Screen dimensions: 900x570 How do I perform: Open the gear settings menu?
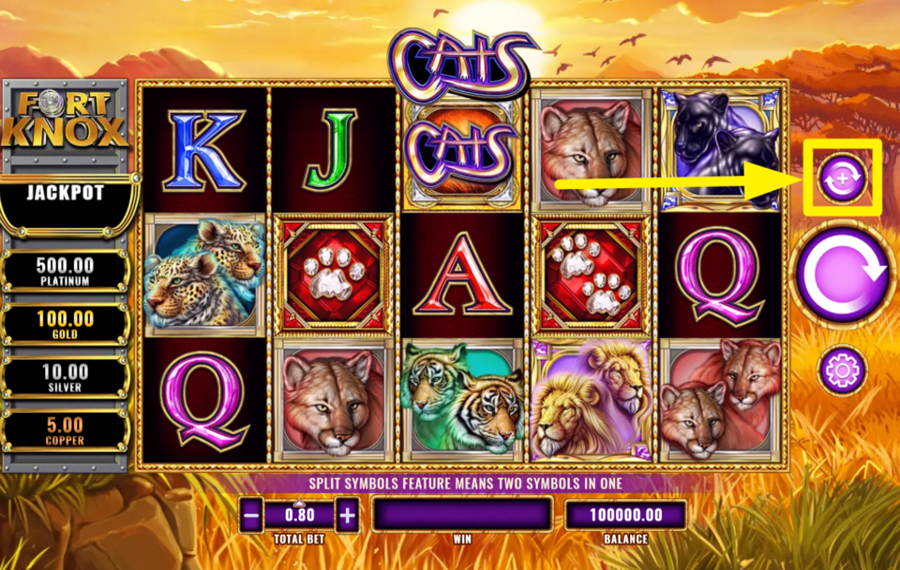click(842, 371)
